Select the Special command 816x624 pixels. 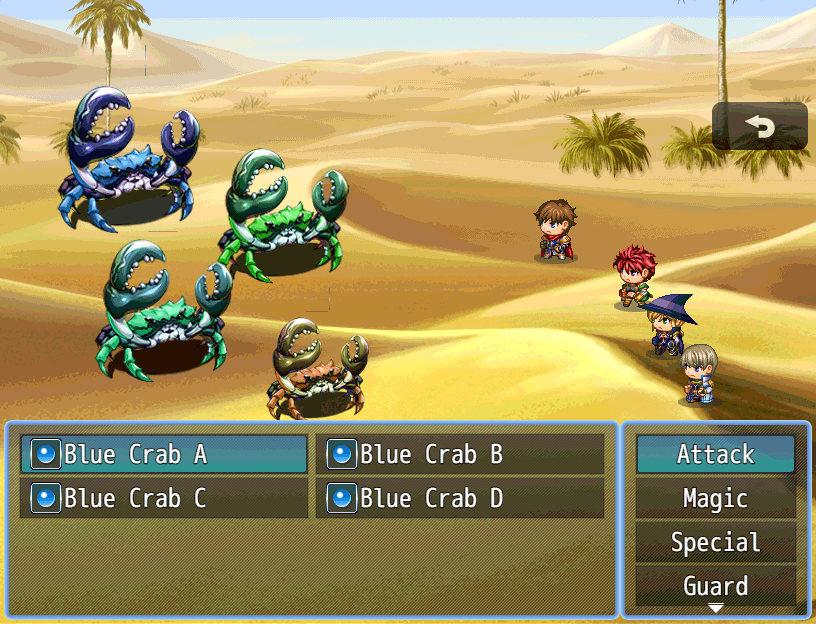point(715,542)
